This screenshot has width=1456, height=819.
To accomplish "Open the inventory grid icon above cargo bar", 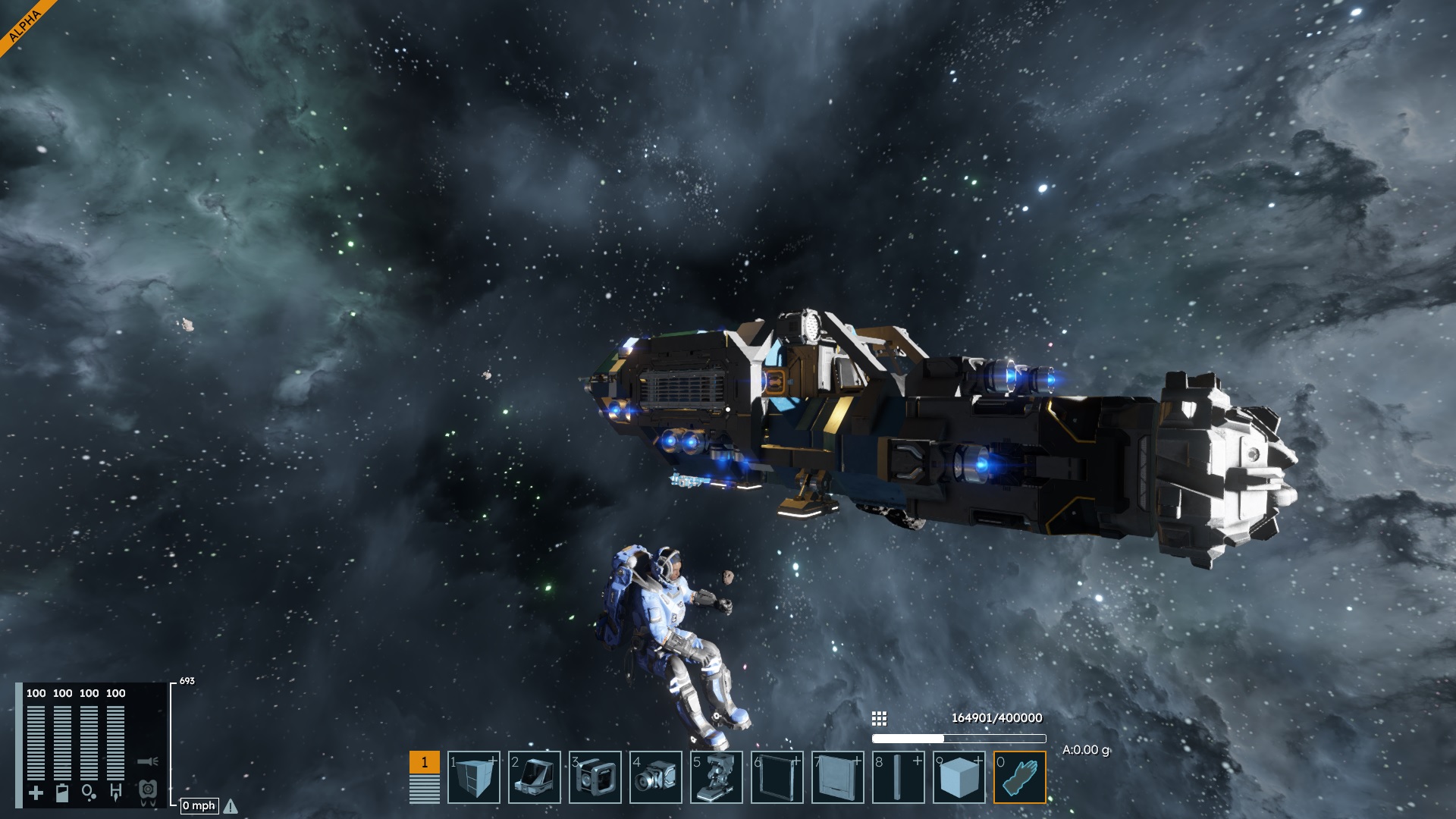I will point(880,718).
